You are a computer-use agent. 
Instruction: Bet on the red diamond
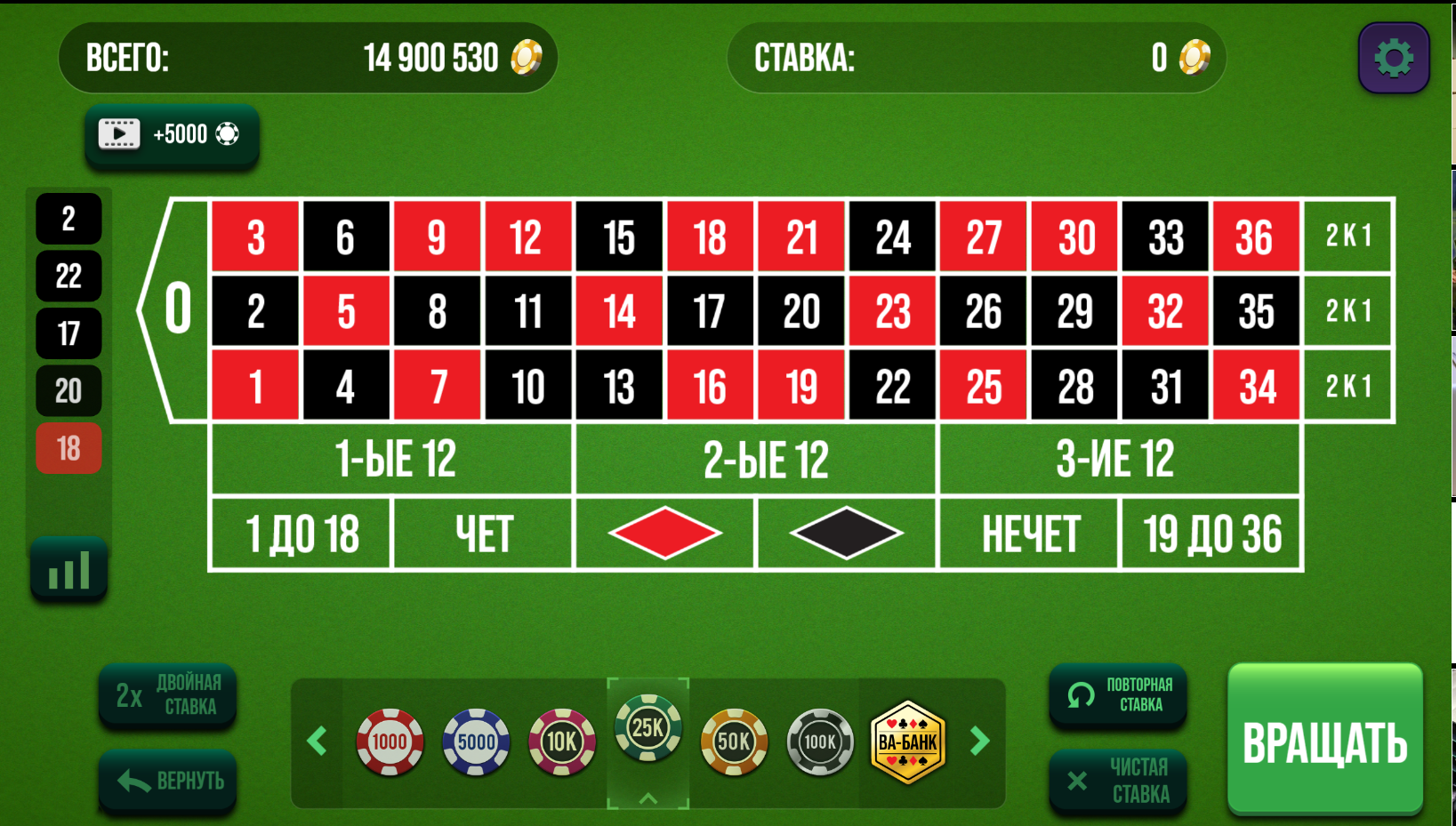click(665, 532)
